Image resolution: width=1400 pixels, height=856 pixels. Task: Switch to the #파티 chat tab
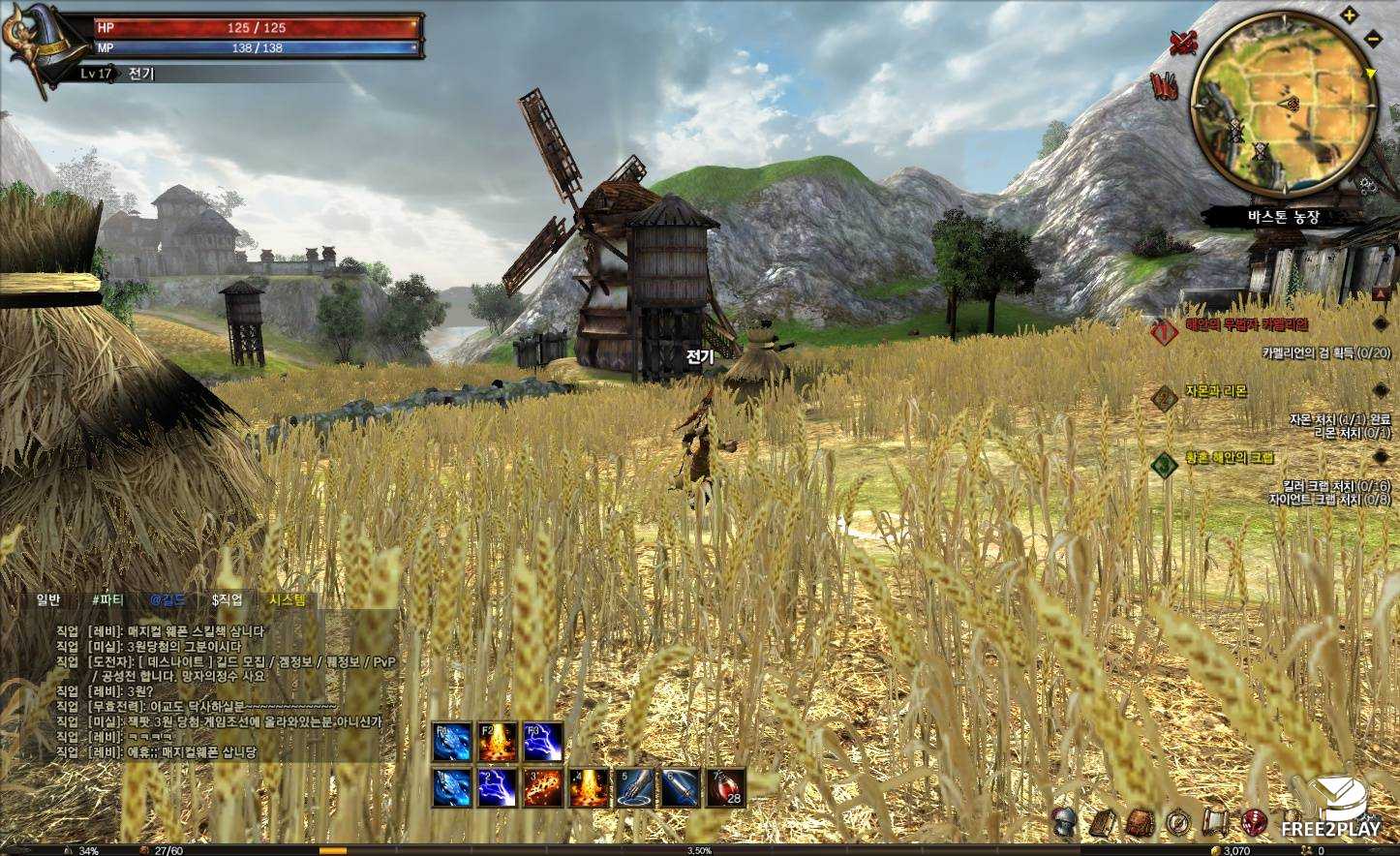[107, 599]
